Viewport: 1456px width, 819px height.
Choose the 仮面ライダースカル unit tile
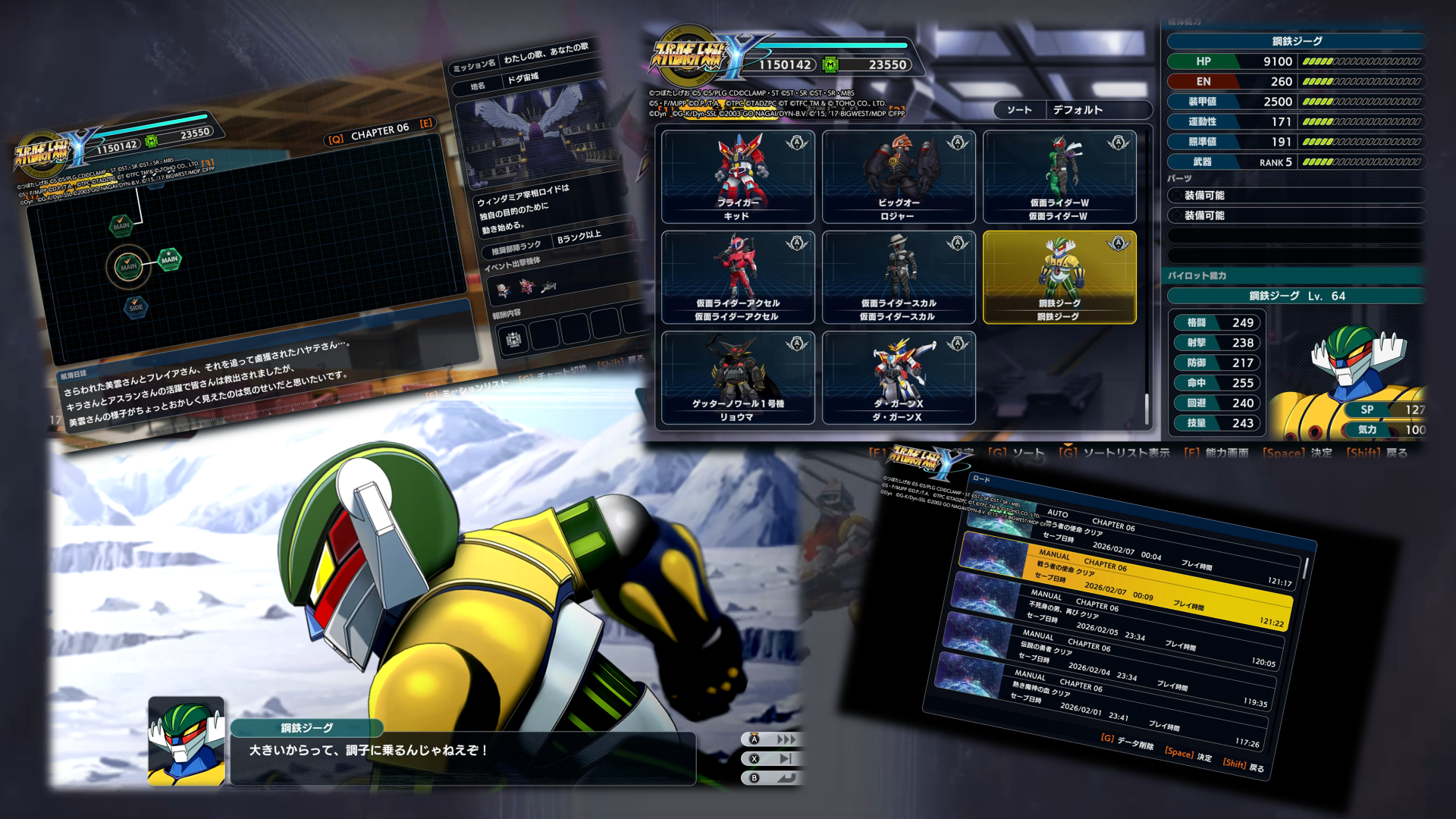click(x=899, y=278)
